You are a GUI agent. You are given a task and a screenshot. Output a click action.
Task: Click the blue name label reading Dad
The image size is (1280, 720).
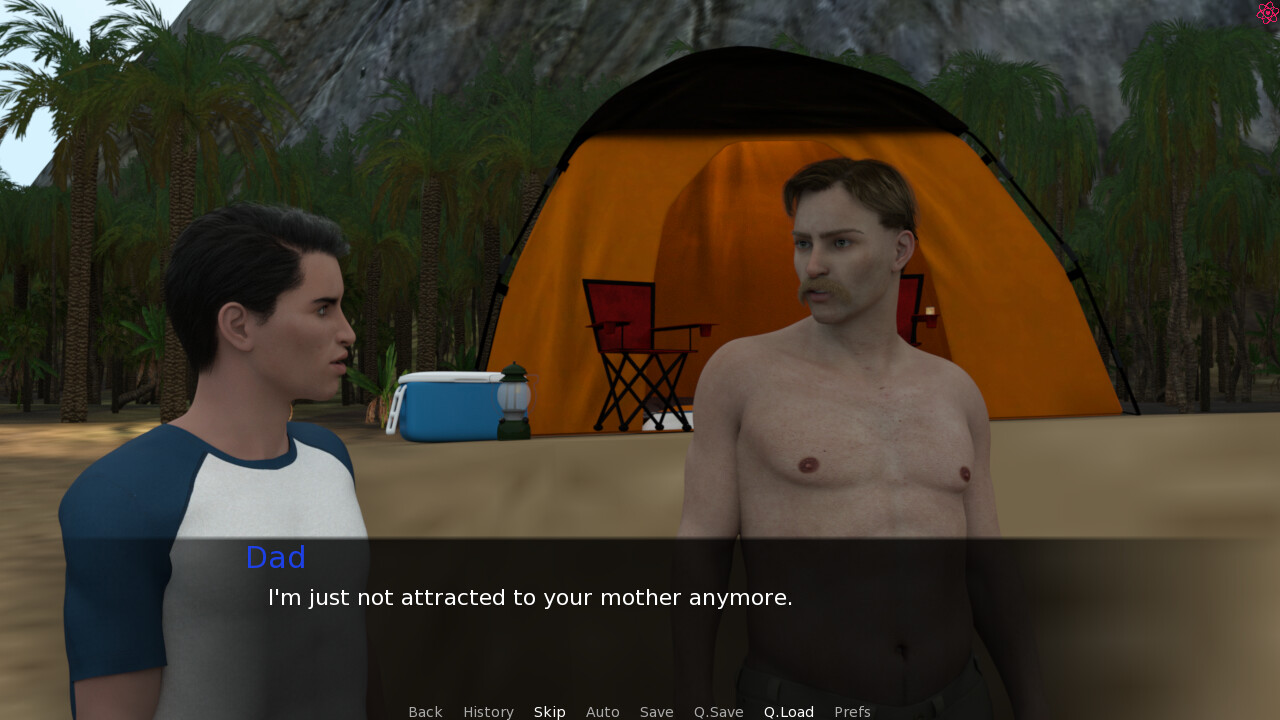275,557
